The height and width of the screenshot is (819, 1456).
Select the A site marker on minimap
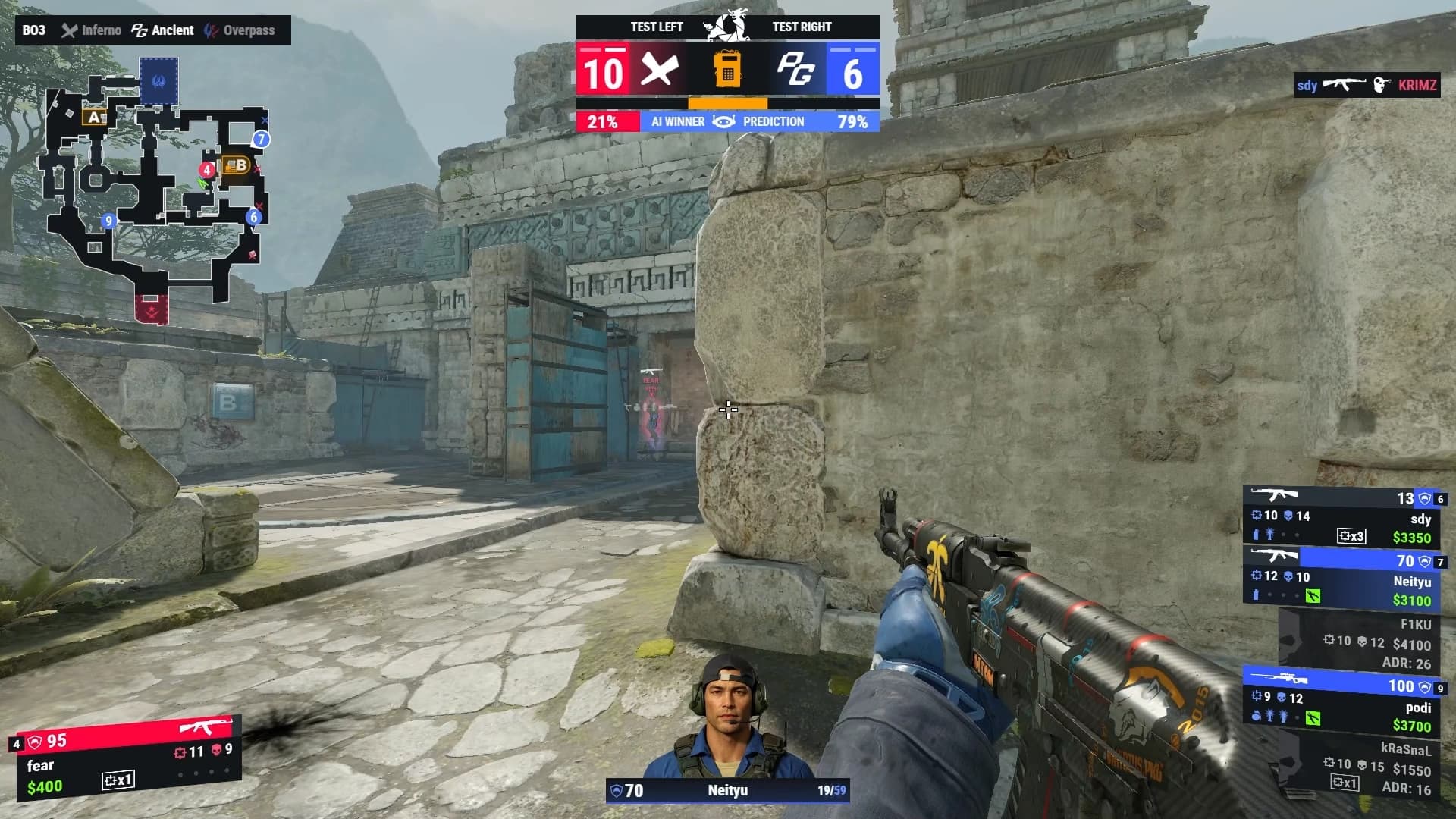pyautogui.click(x=96, y=117)
